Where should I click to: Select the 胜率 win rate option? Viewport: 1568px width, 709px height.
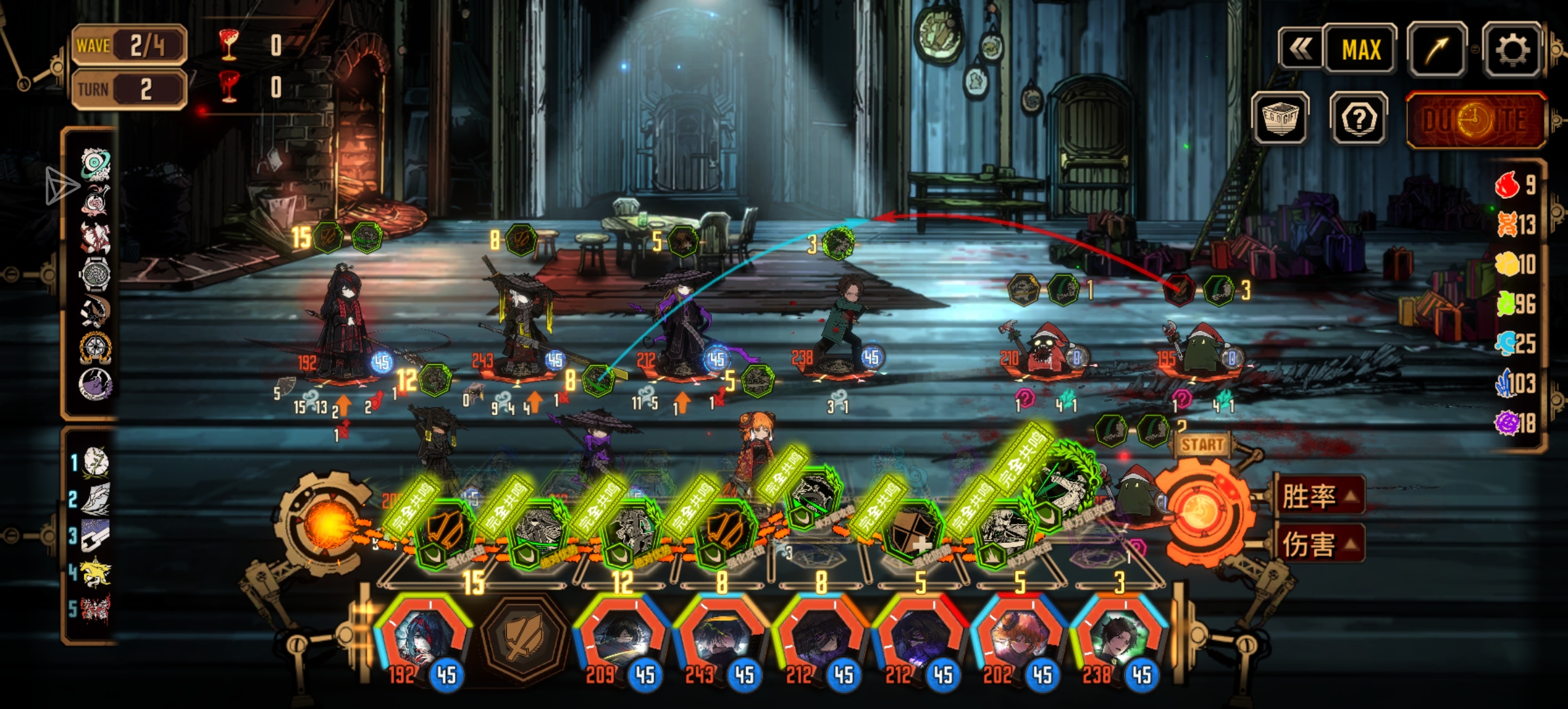pyautogui.click(x=1318, y=496)
